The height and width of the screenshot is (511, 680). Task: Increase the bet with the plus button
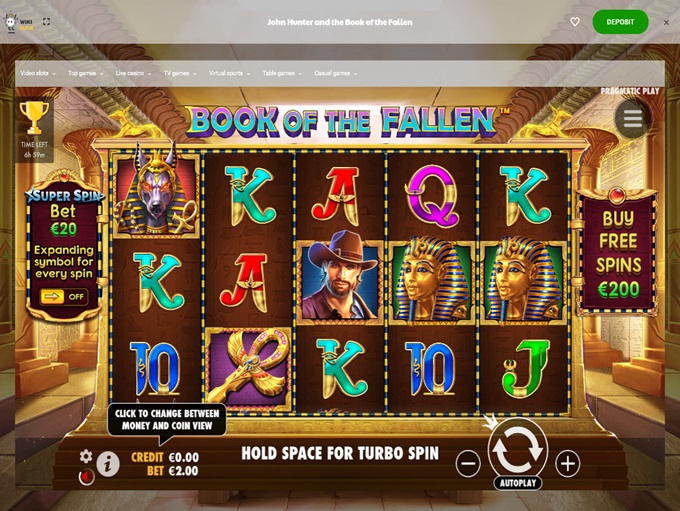click(x=568, y=463)
